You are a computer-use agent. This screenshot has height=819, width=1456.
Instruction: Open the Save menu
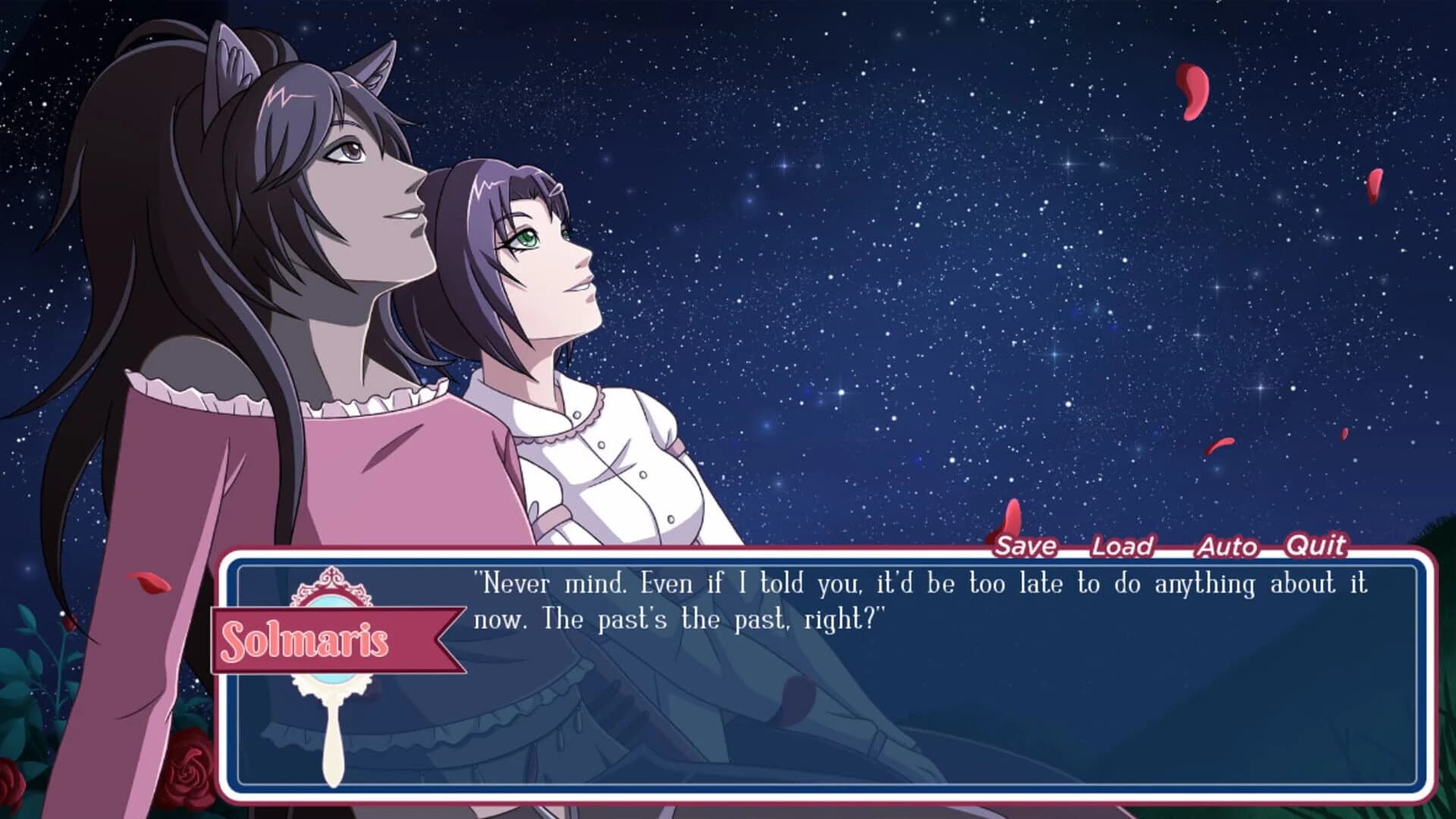click(x=1027, y=546)
